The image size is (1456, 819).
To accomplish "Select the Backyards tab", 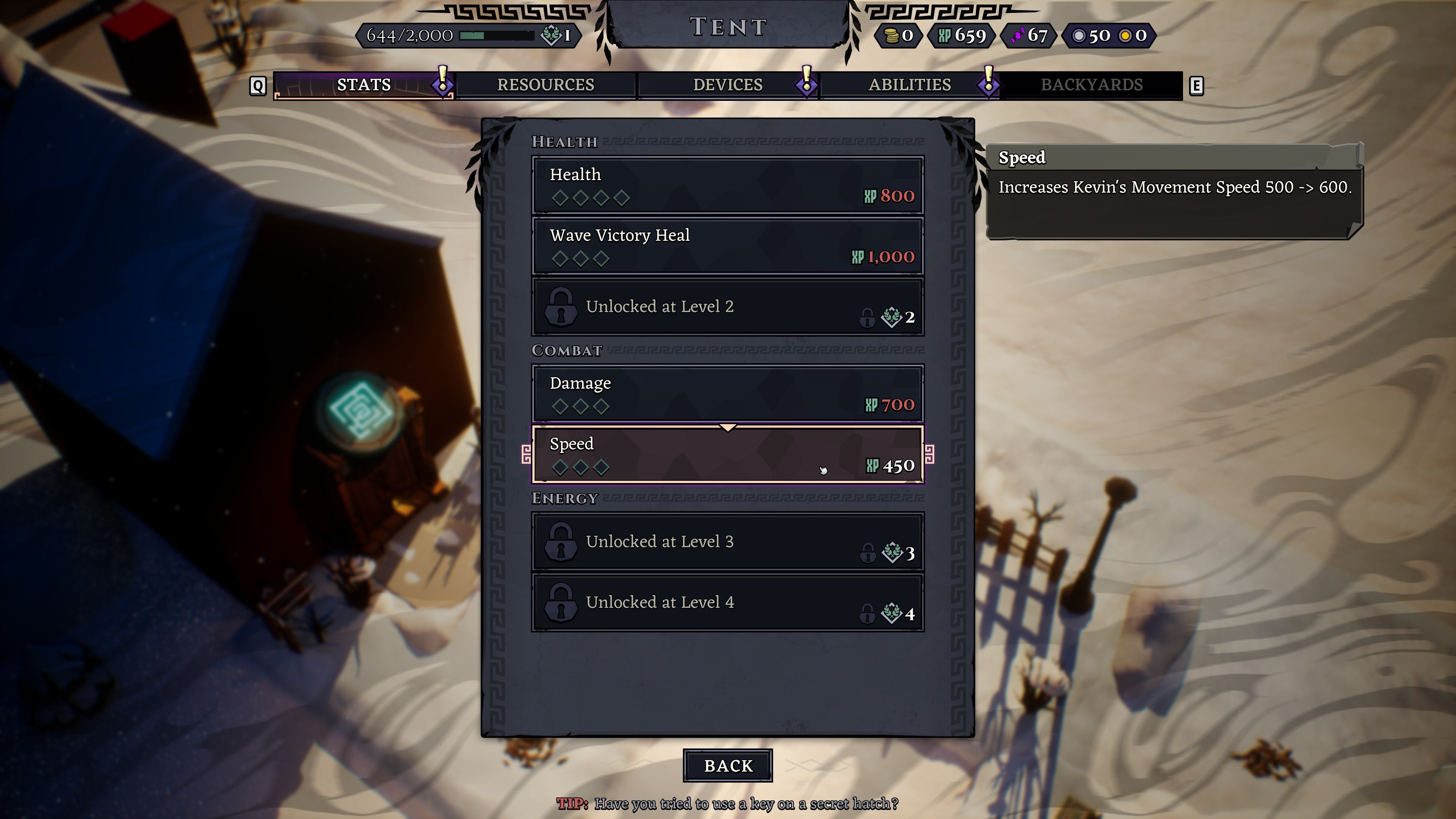I will pyautogui.click(x=1092, y=85).
